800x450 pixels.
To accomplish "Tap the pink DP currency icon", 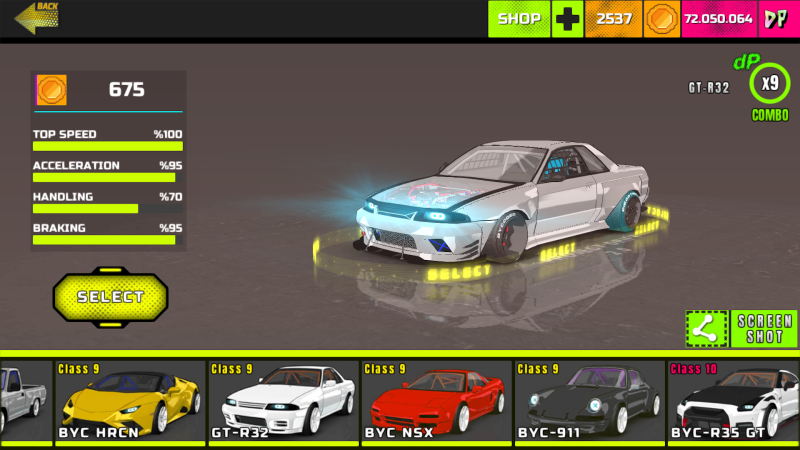I will 776,19.
